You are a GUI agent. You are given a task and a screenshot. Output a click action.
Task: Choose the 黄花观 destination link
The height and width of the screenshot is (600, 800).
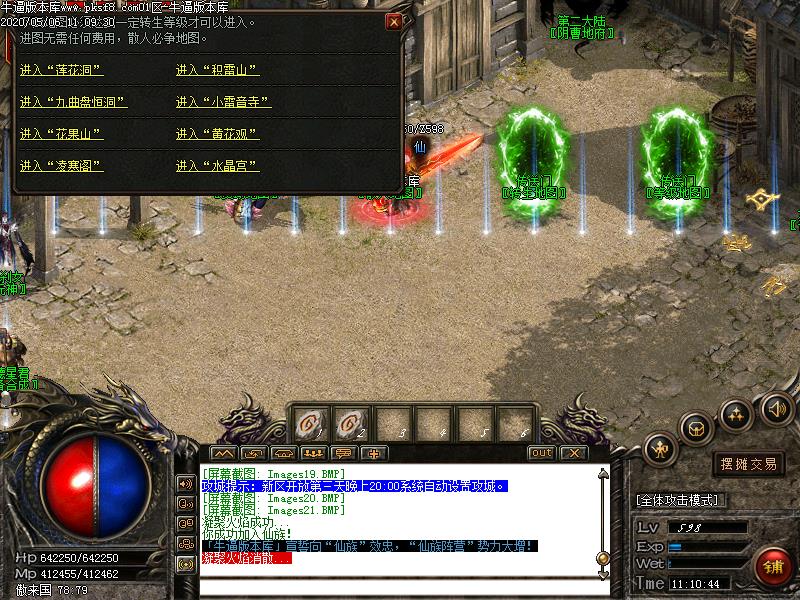pos(217,134)
